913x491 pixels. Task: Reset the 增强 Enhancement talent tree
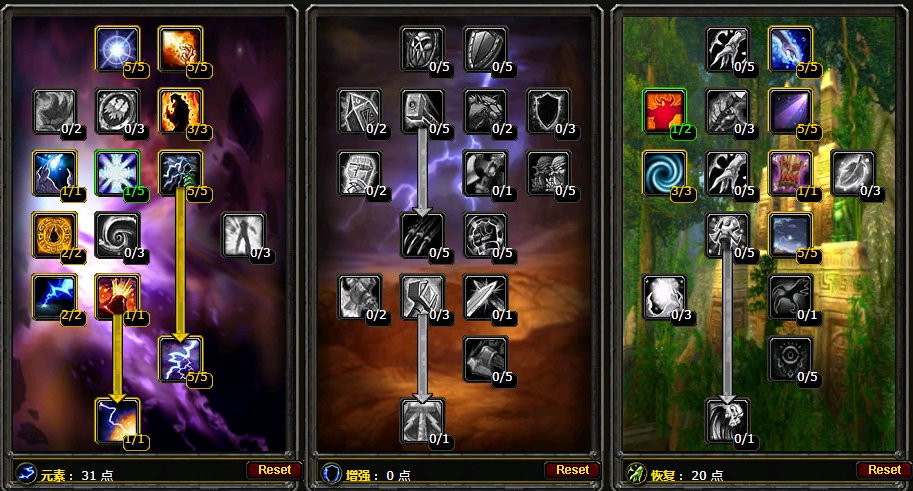pos(572,469)
